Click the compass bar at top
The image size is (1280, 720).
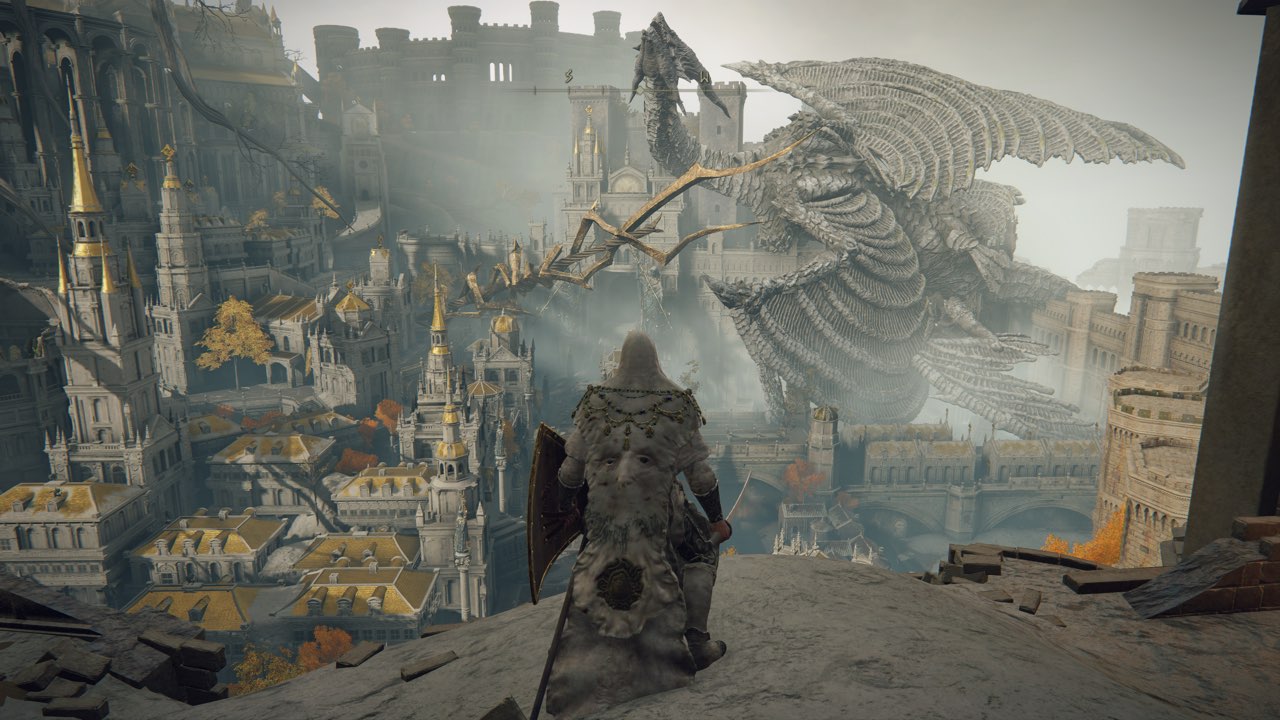click(640, 89)
